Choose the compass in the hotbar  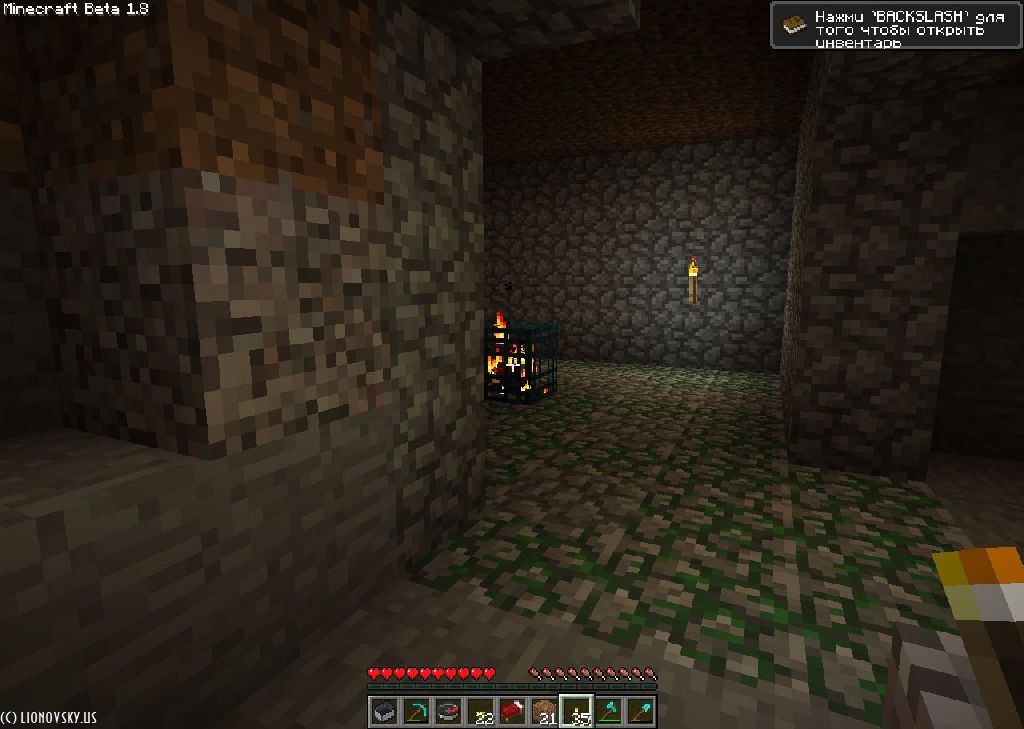448,712
